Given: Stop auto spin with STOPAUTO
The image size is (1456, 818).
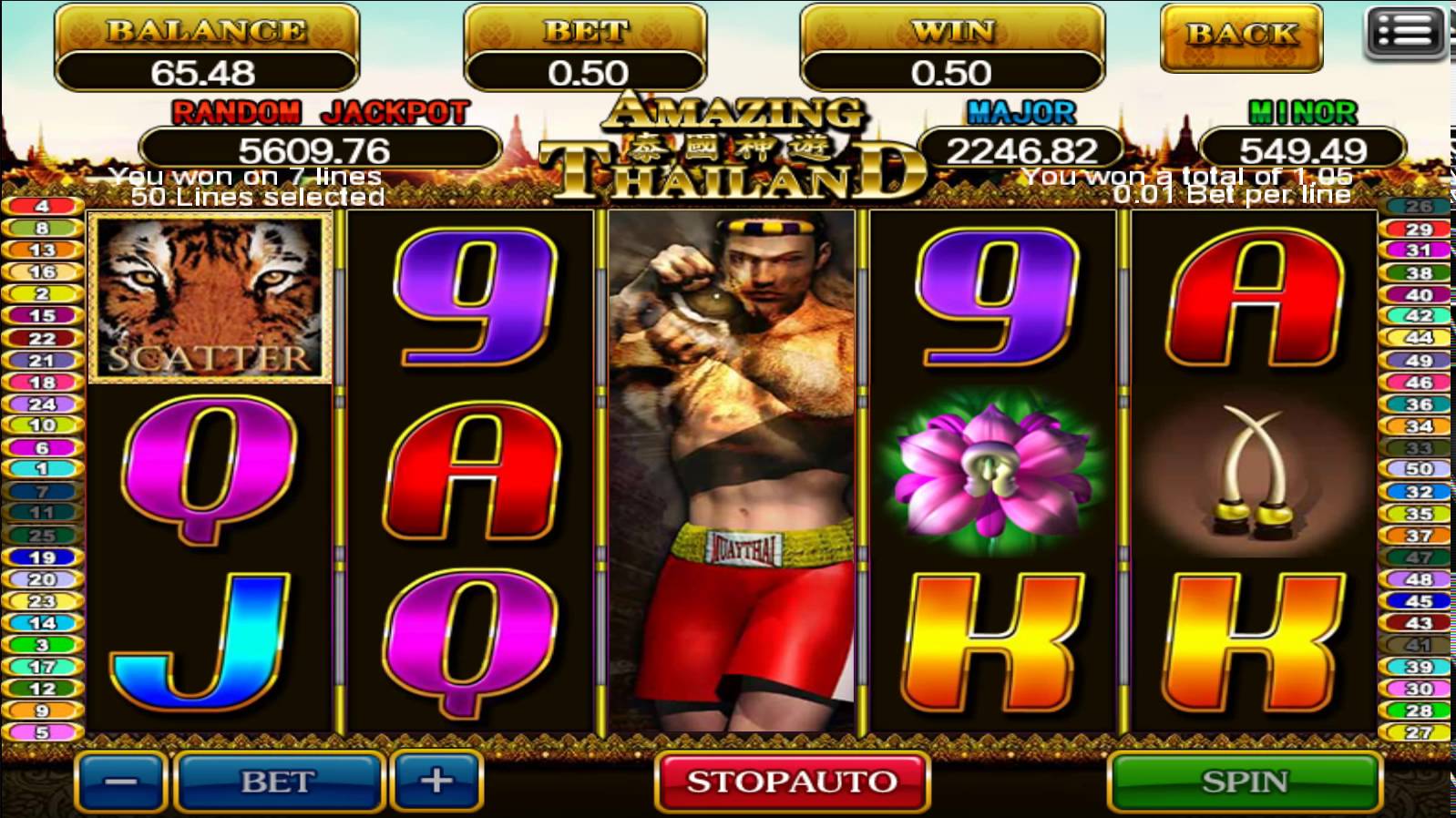Looking at the screenshot, I should (x=791, y=782).
